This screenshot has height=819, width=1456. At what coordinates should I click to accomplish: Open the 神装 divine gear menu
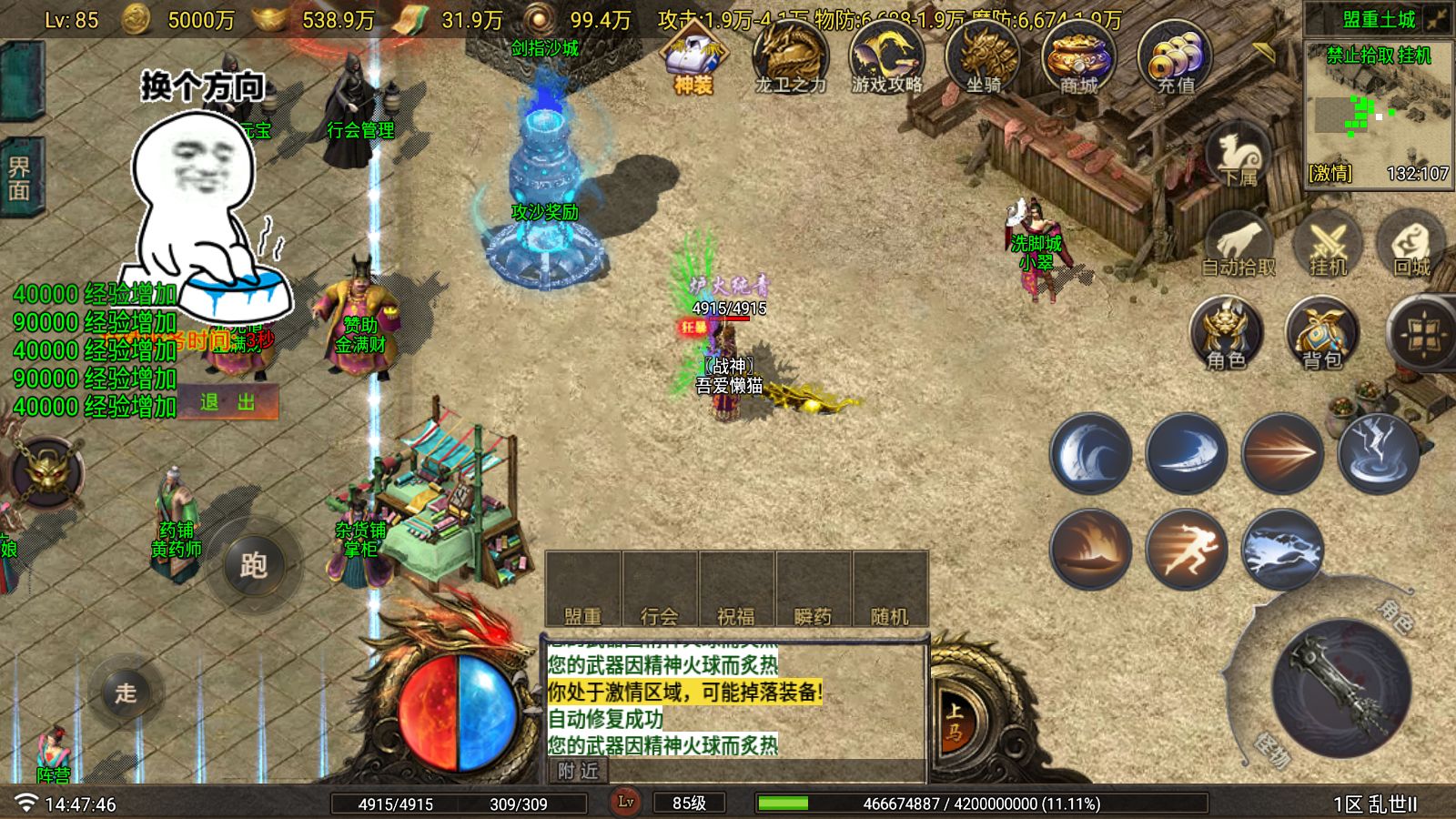tap(693, 58)
